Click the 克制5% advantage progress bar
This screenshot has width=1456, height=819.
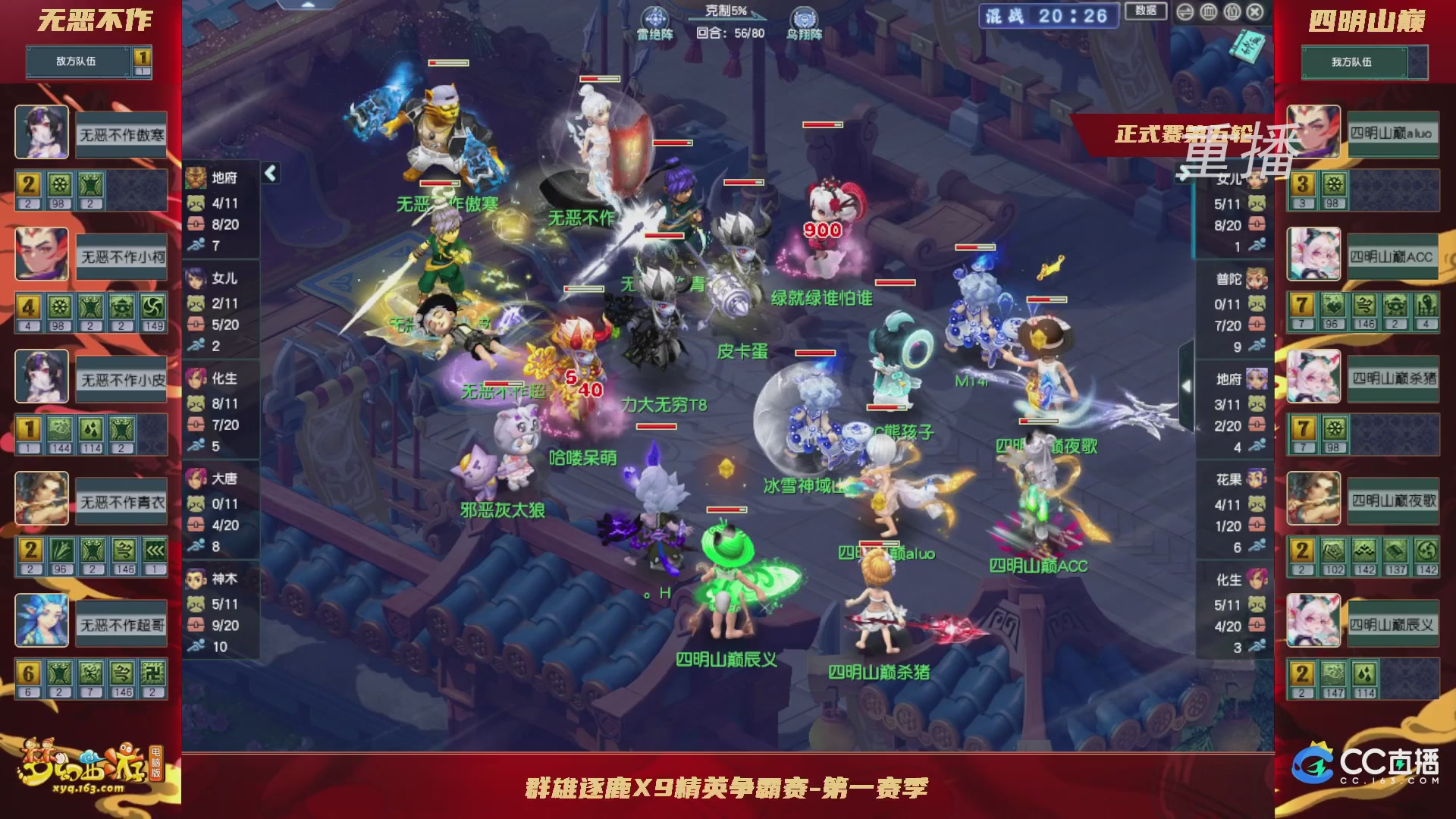click(x=728, y=18)
